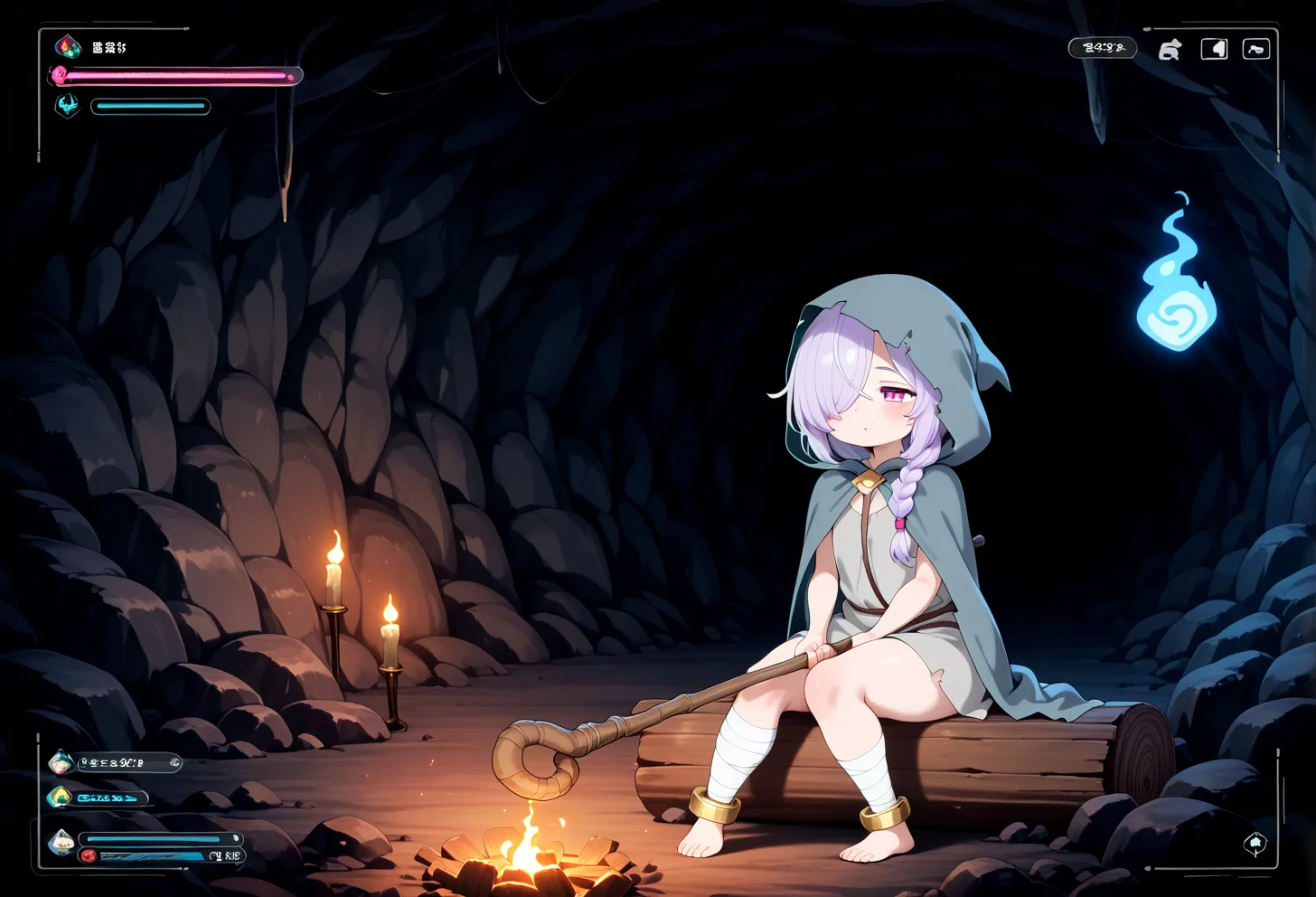Open the small house-shaped icon
Viewport: 1316px width, 897px height.
[1255, 845]
